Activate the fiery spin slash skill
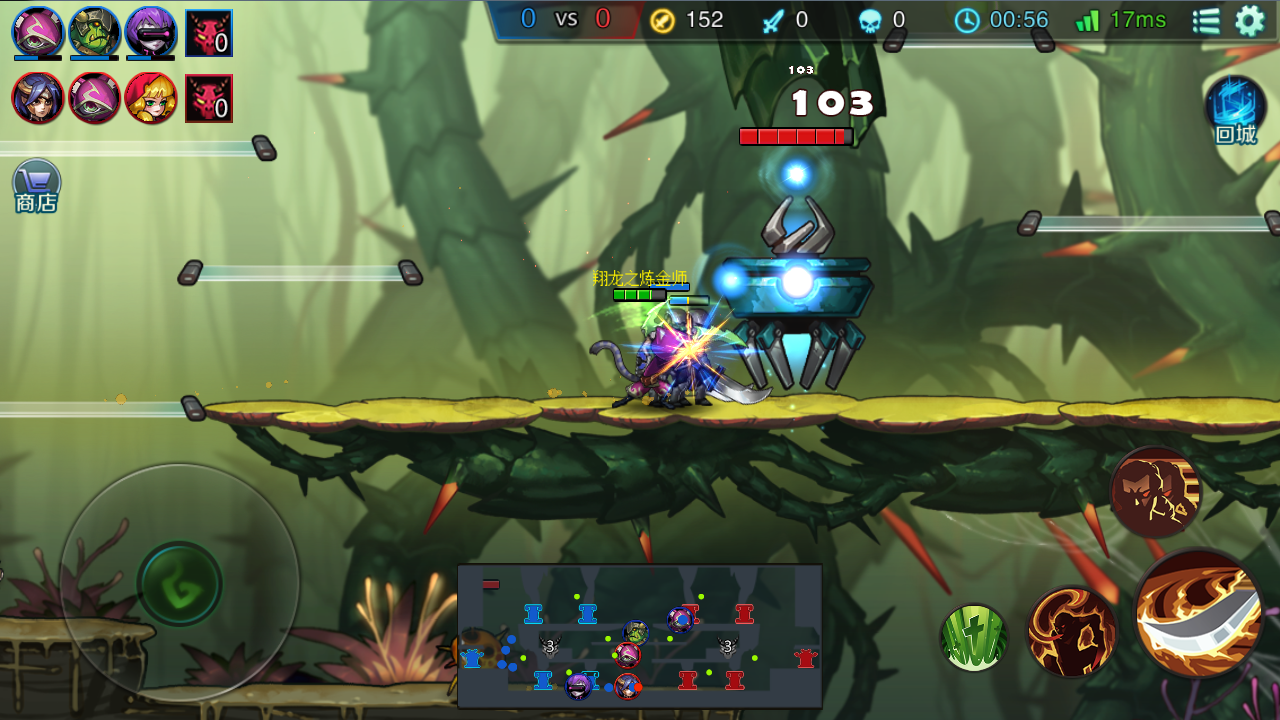This screenshot has width=1280, height=720. [x=1071, y=632]
